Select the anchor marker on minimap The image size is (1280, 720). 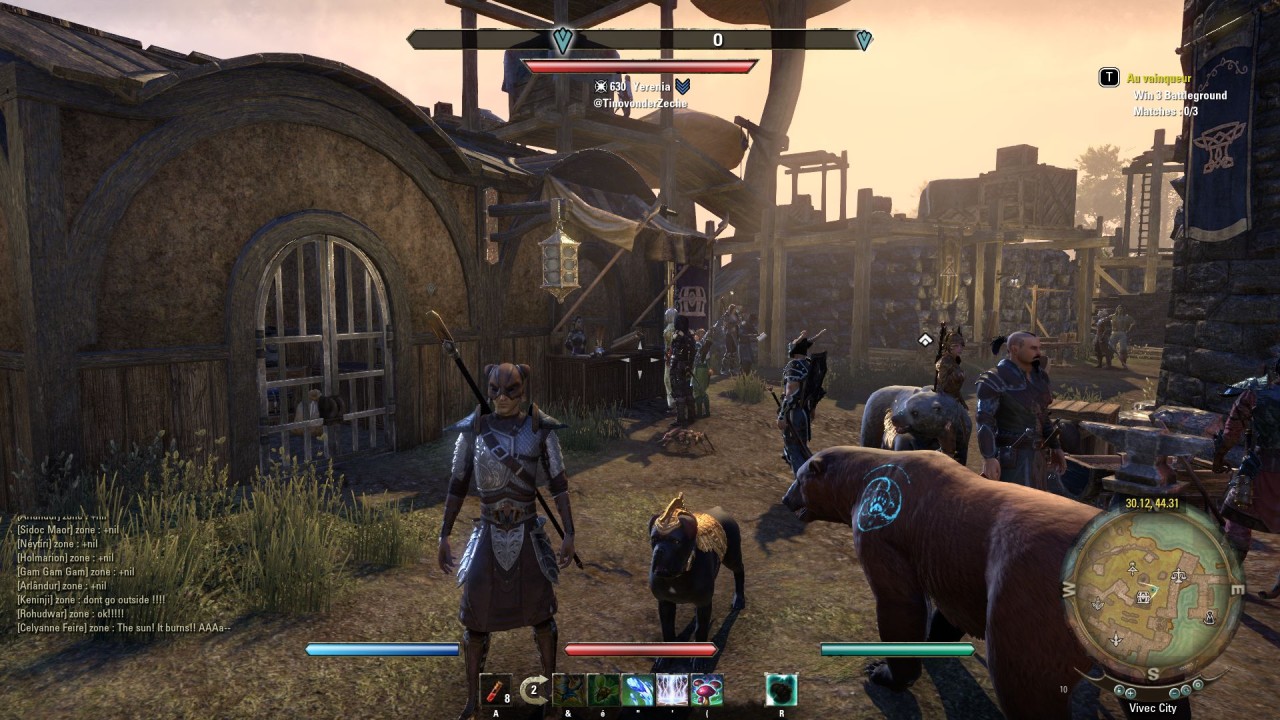(x=1098, y=604)
